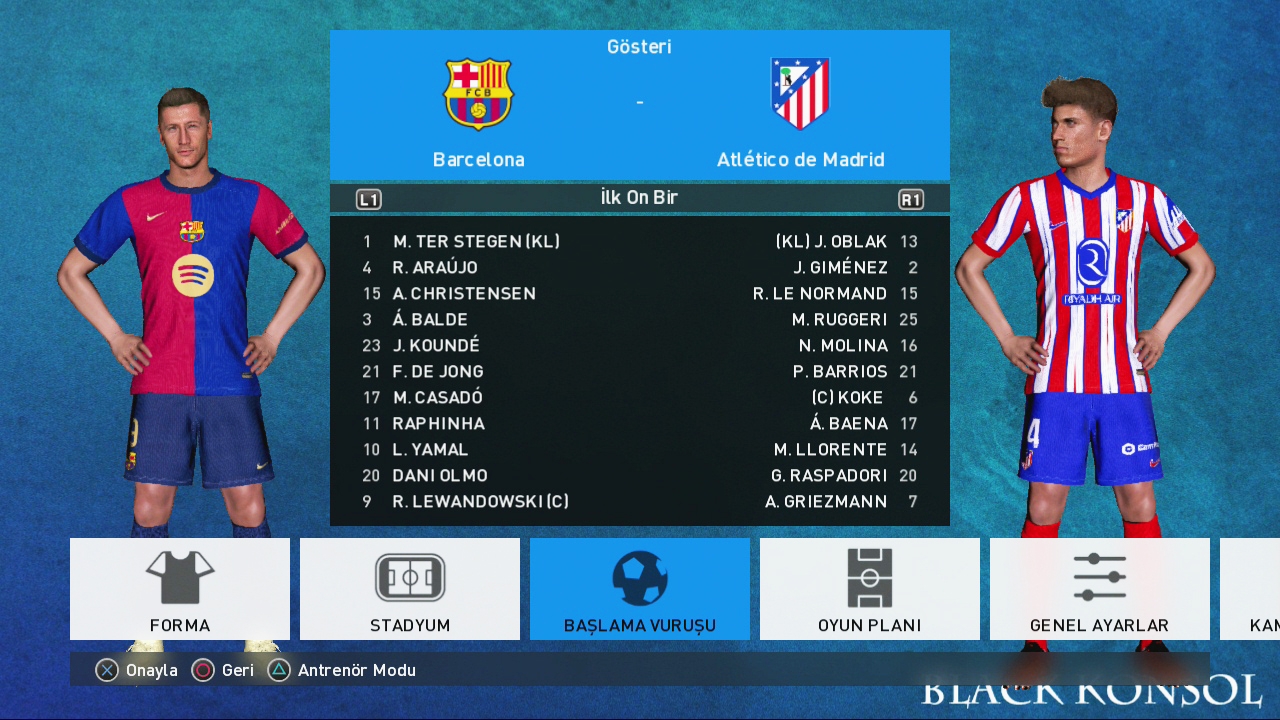Select the Barcelona club crest
The height and width of the screenshot is (720, 1280).
tap(478, 94)
